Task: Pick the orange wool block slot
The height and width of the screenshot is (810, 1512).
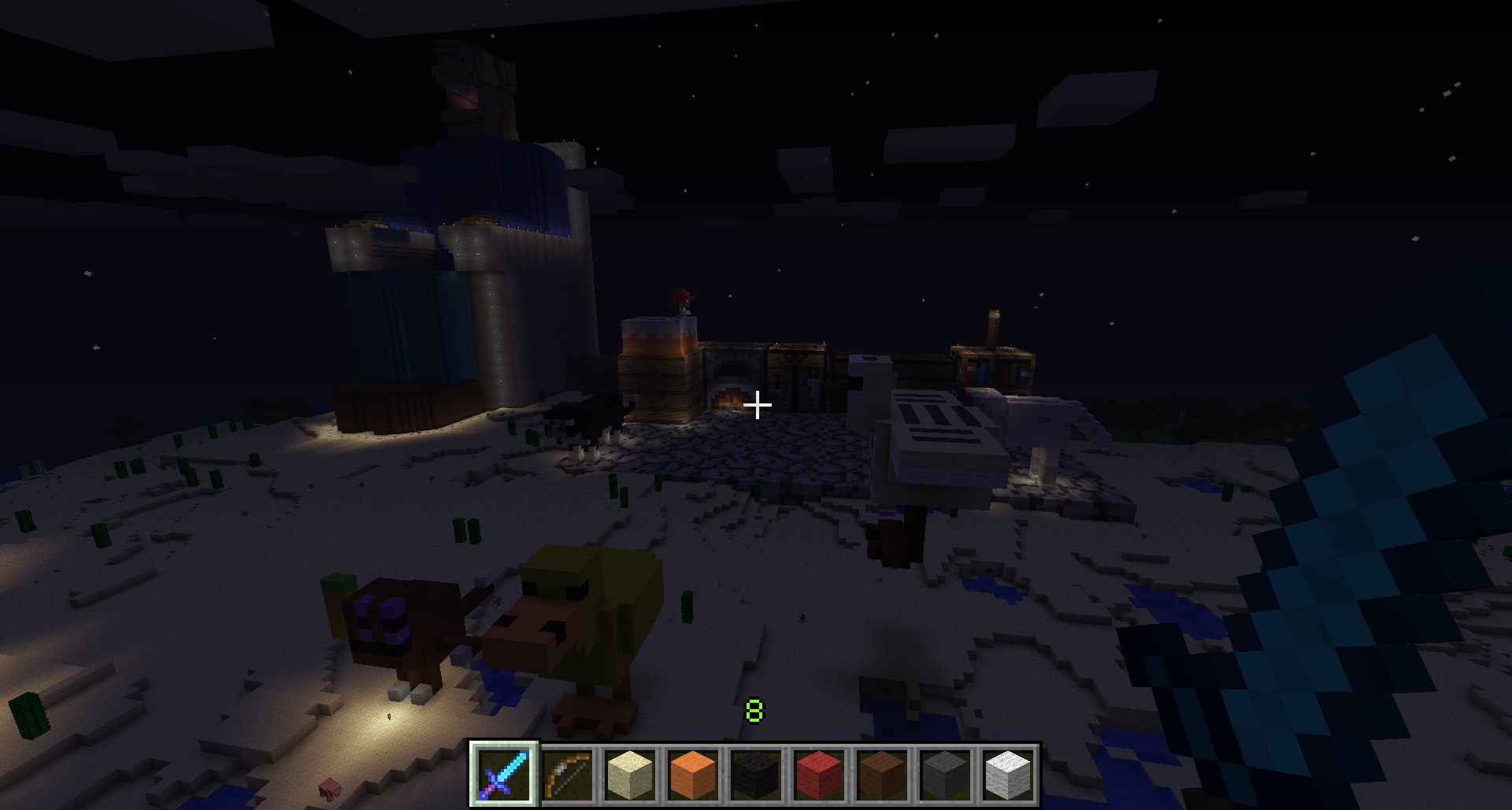Action: pos(693,774)
